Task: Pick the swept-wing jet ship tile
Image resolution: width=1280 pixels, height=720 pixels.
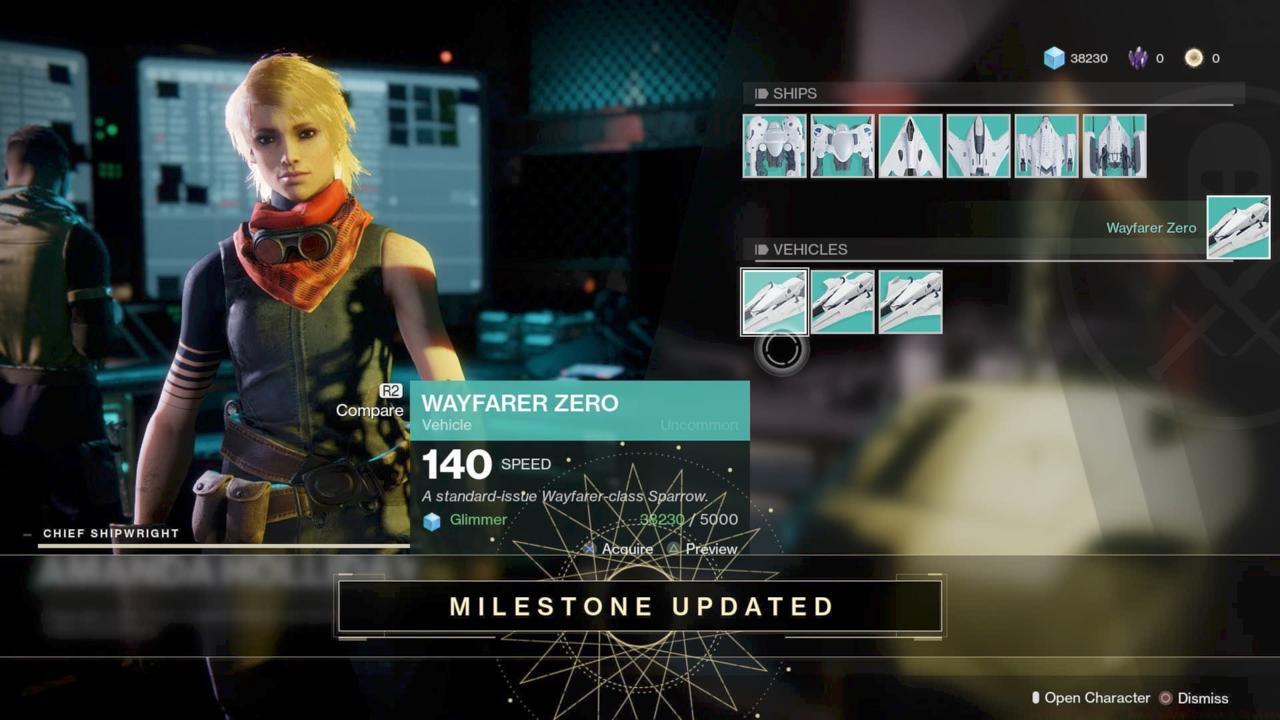Action: pyautogui.click(x=978, y=146)
